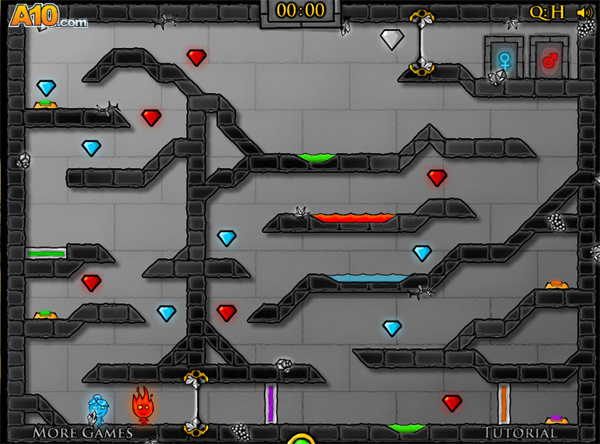The width and height of the screenshot is (600, 444).
Task: Open the Tutorial
Action: click(x=518, y=433)
